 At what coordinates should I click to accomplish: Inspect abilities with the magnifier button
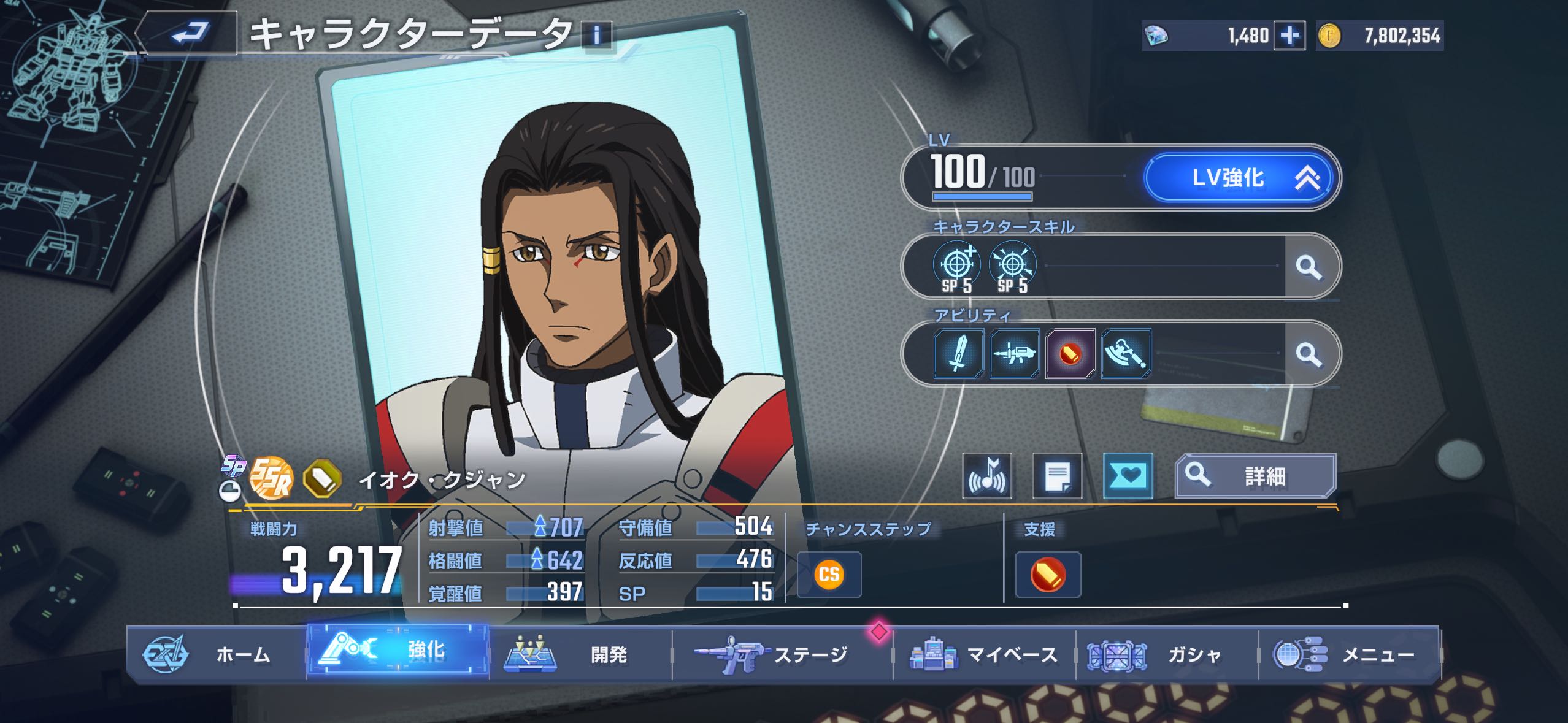click(x=1308, y=354)
